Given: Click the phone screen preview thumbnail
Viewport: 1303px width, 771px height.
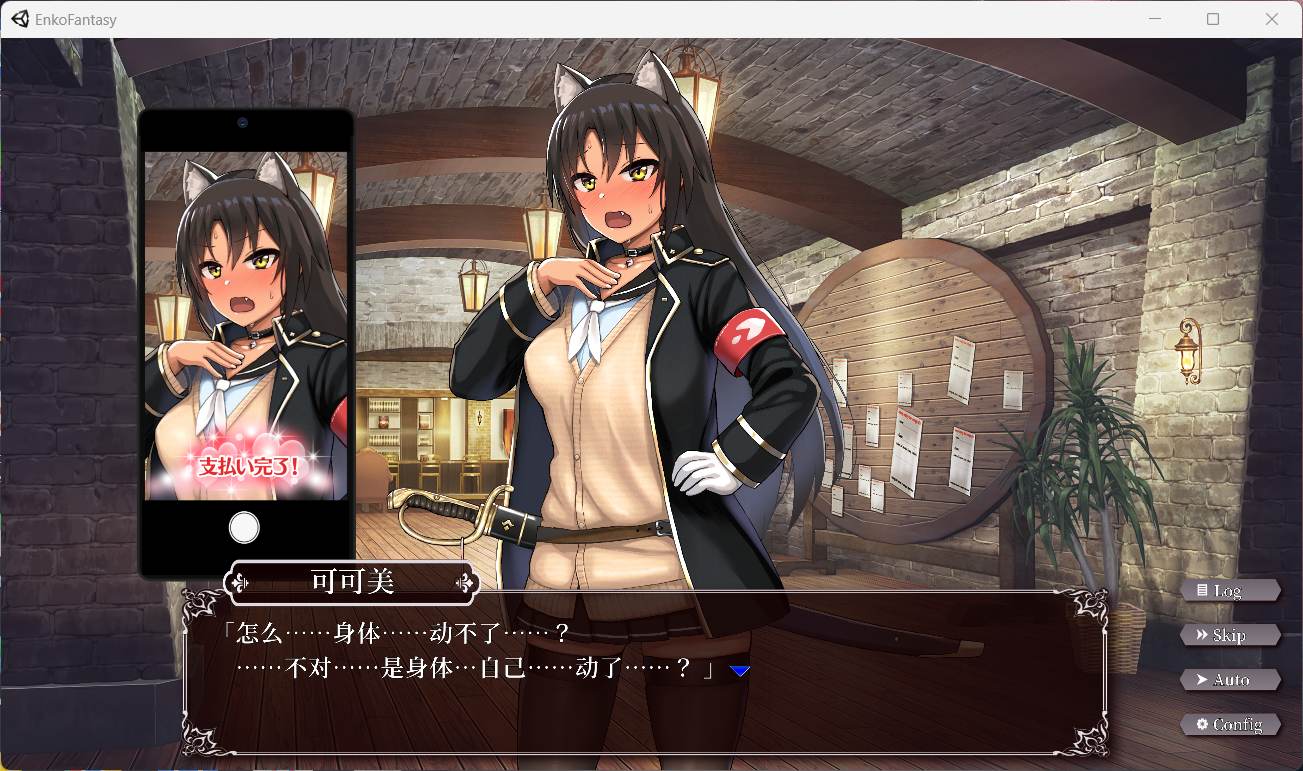Looking at the screenshot, I should [x=245, y=325].
